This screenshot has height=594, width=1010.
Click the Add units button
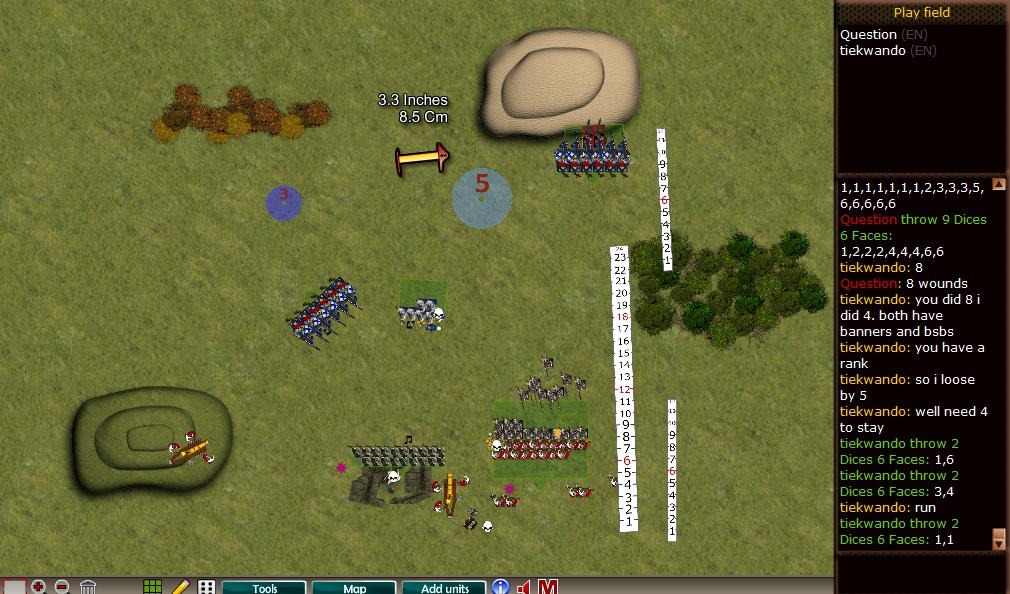tap(443, 588)
